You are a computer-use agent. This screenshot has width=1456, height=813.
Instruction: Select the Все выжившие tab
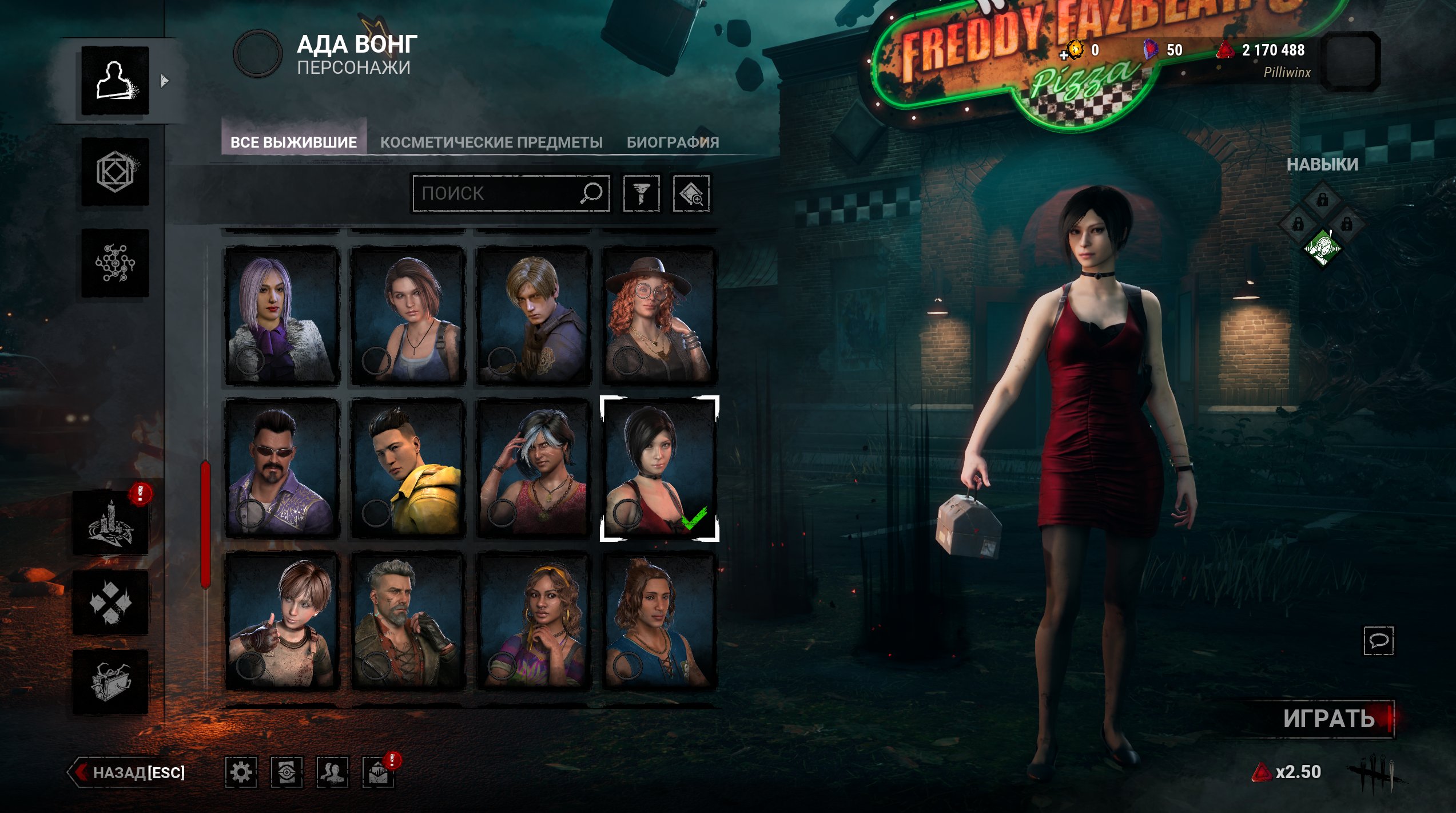tap(293, 142)
